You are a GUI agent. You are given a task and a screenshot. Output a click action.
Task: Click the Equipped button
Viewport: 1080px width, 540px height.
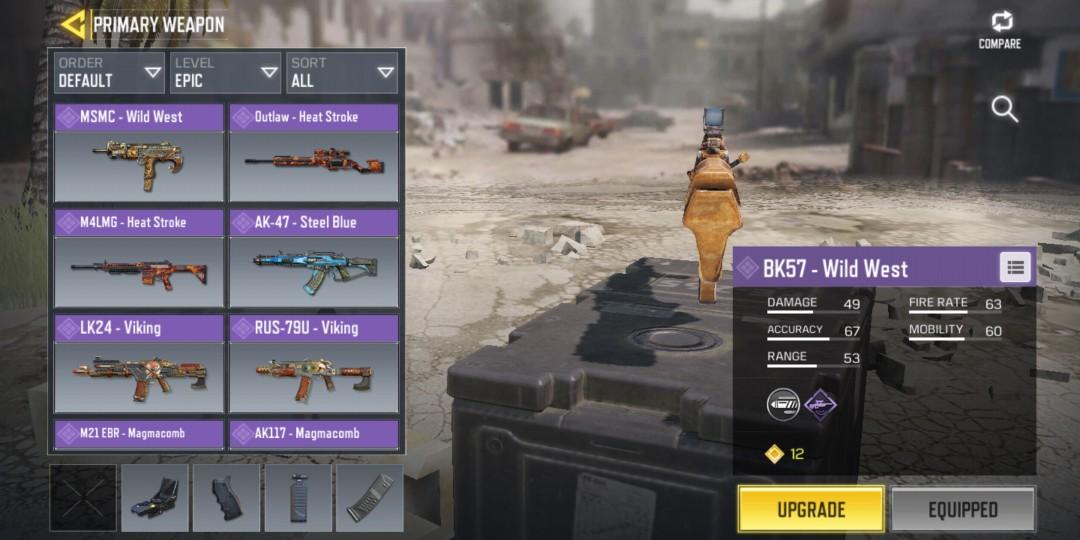(x=963, y=509)
